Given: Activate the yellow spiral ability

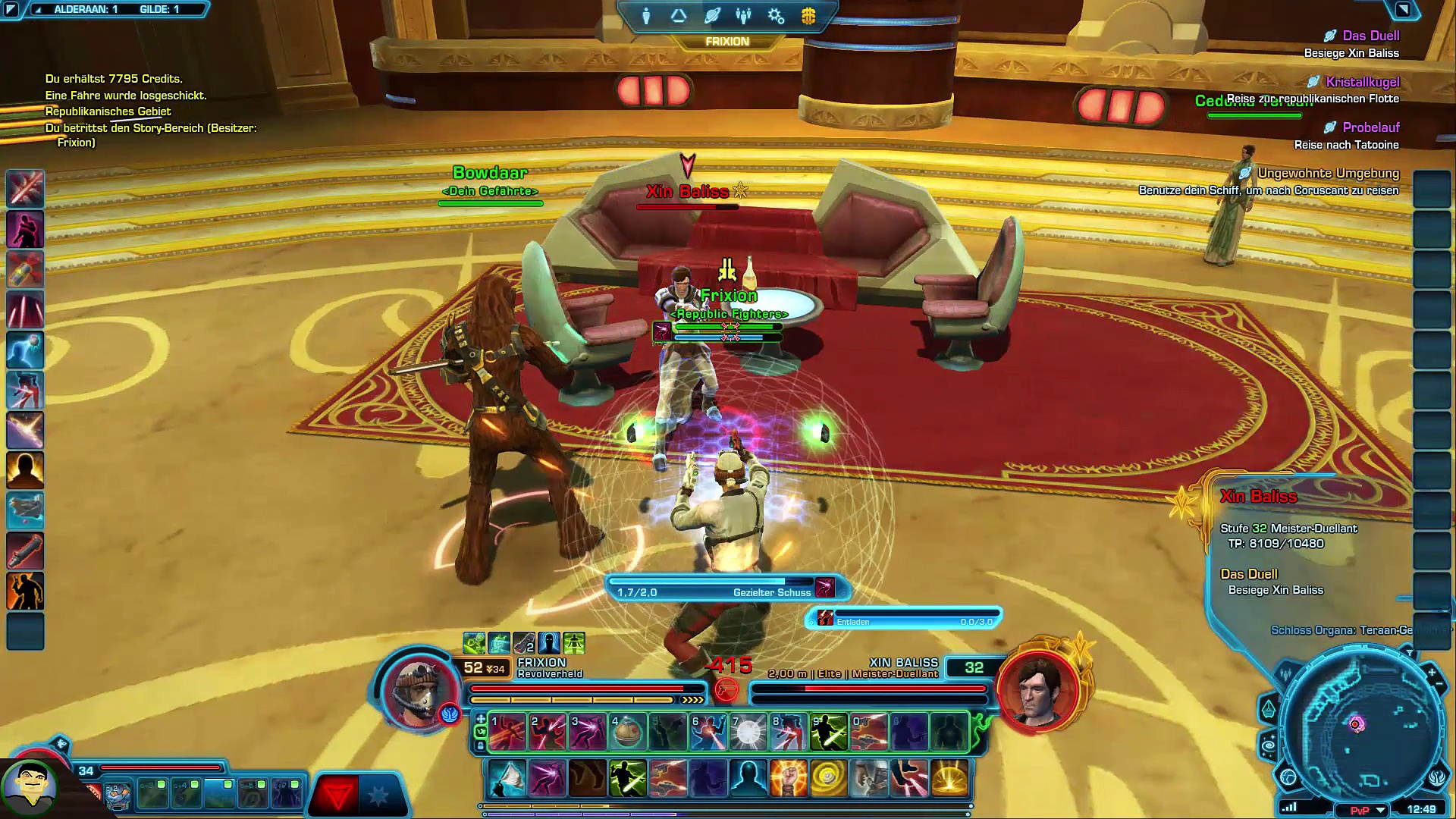Looking at the screenshot, I should pyautogui.click(x=828, y=779).
